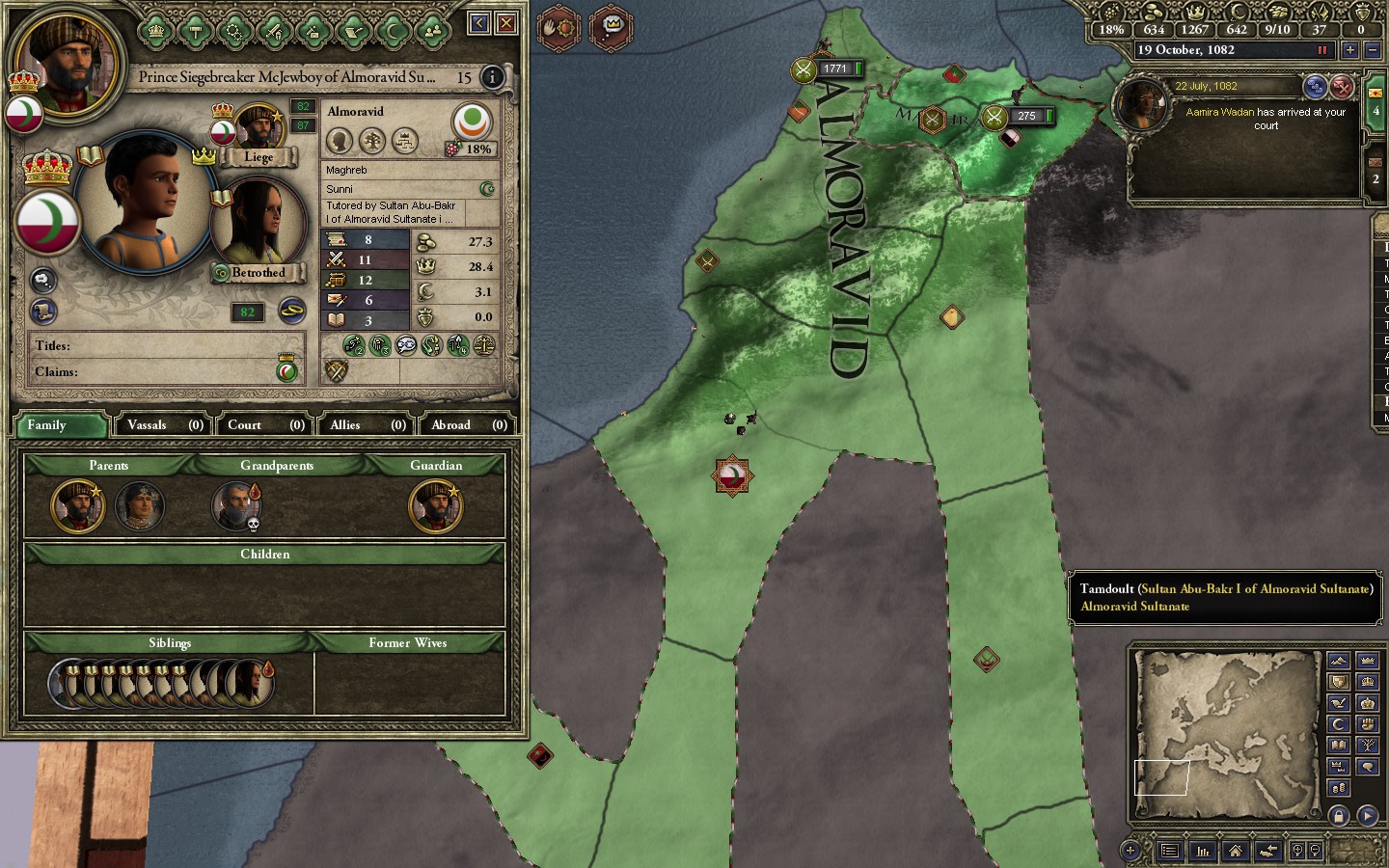The image size is (1389, 868).
Task: Decrease game speed with the minus button
Action: 1373,50
